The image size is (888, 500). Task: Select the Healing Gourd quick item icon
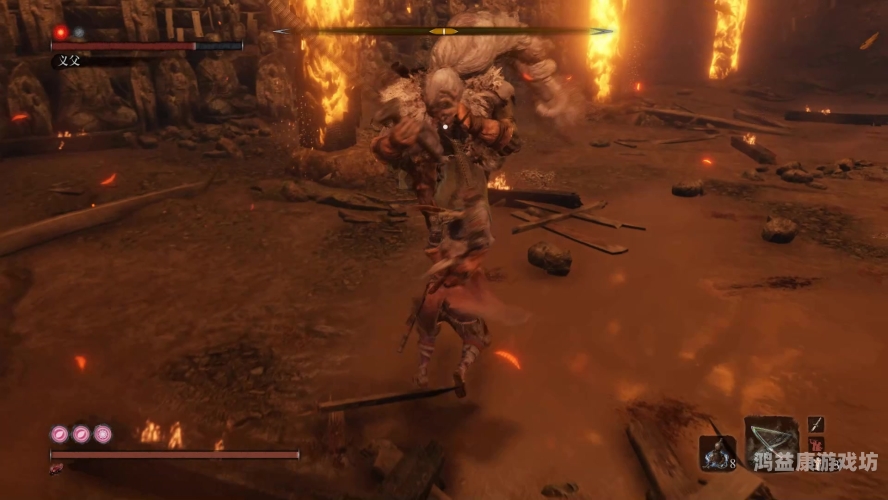[717, 453]
